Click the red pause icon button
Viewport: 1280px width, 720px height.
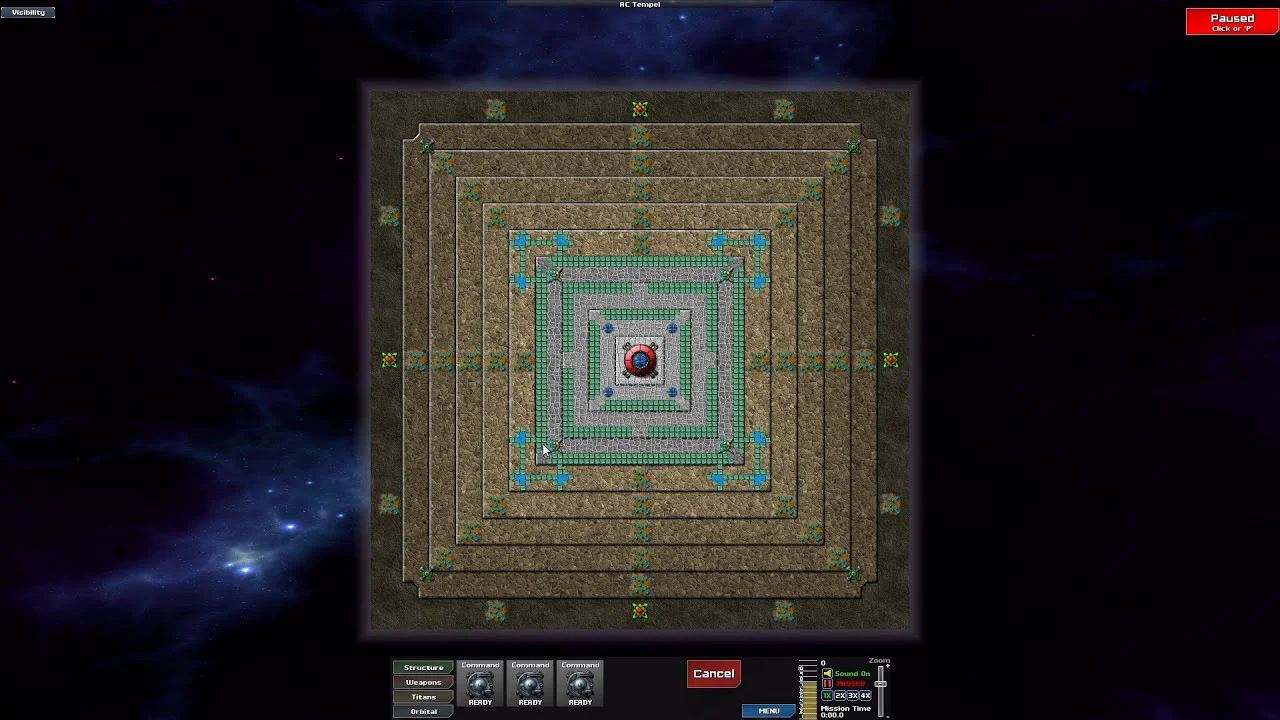828,684
